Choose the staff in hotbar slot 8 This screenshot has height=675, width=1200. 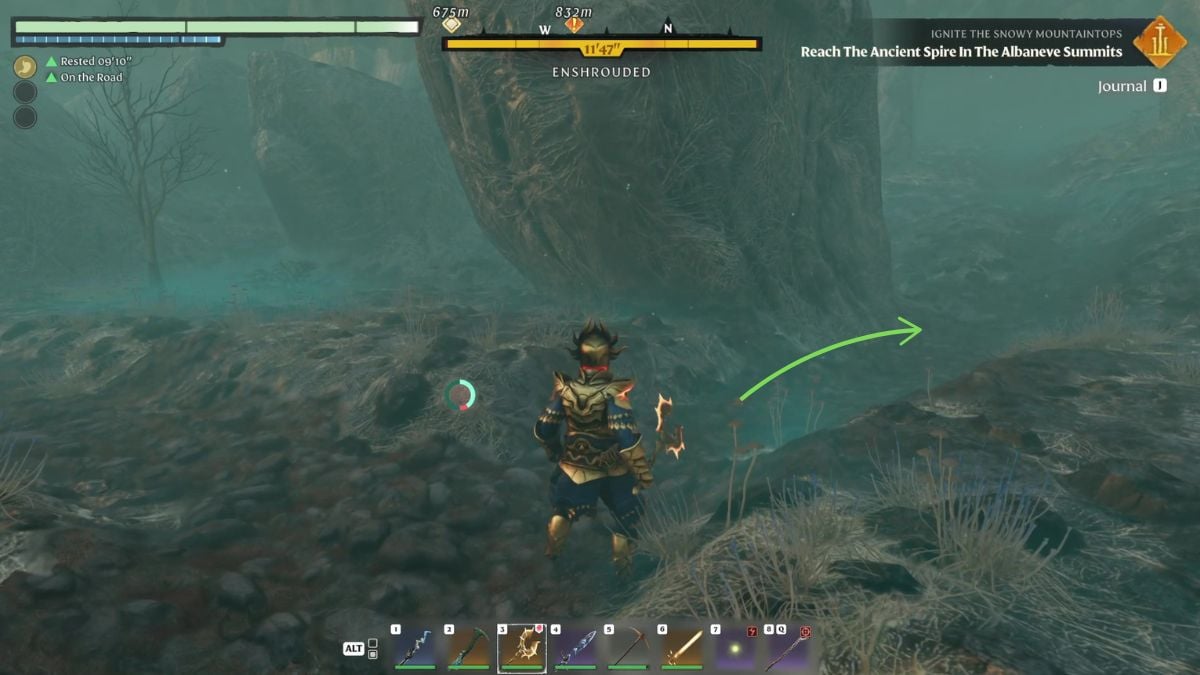pyautogui.click(x=788, y=647)
